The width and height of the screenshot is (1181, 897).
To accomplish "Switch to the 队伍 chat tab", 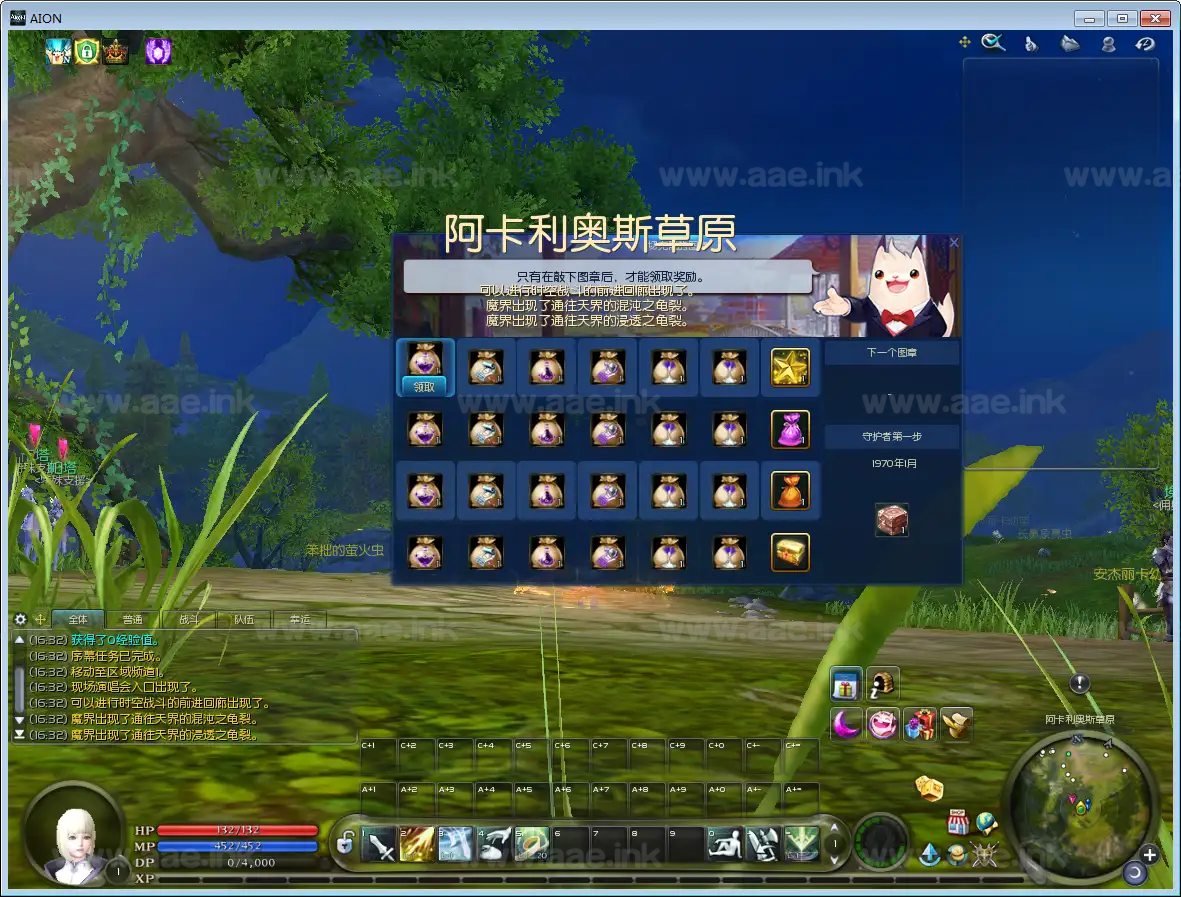I will 243,620.
